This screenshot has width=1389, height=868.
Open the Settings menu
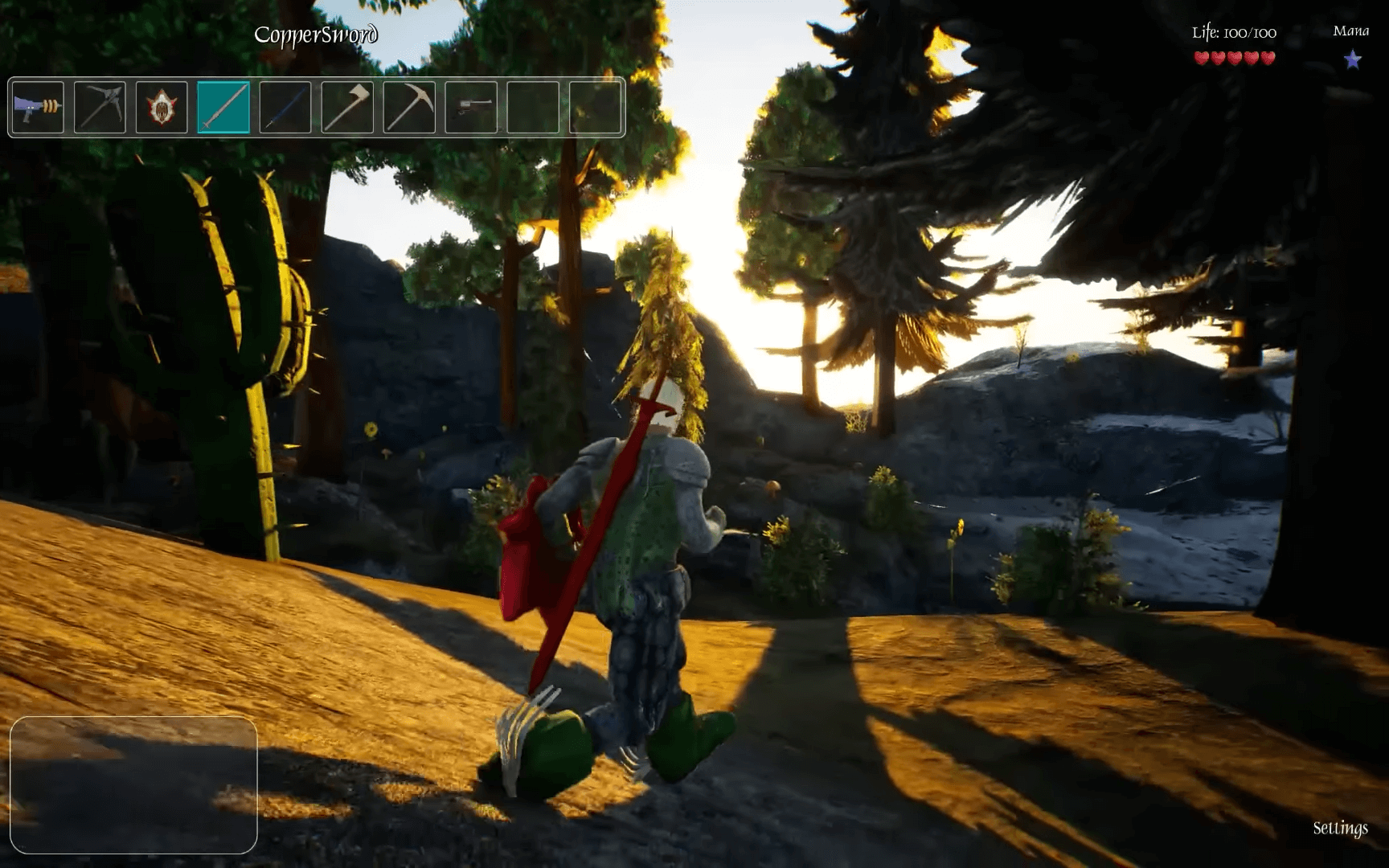click(x=1340, y=828)
